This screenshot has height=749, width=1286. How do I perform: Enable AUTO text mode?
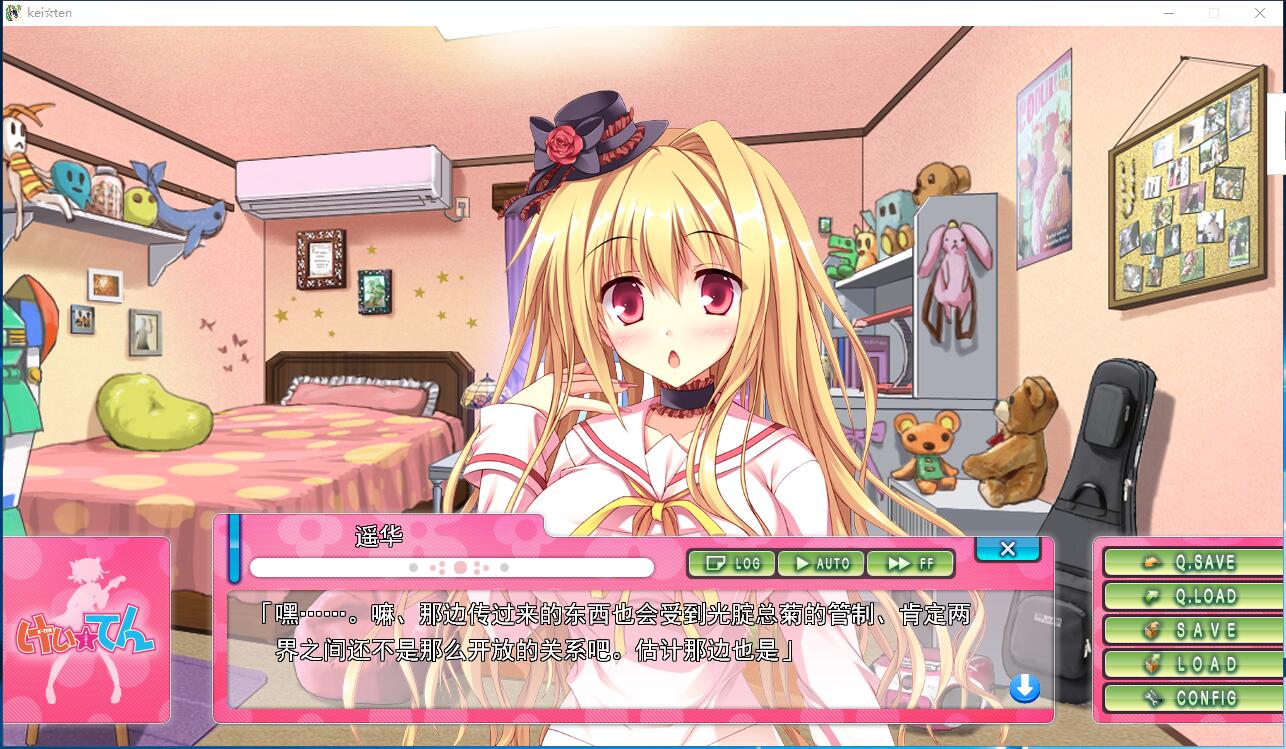[x=821, y=564]
